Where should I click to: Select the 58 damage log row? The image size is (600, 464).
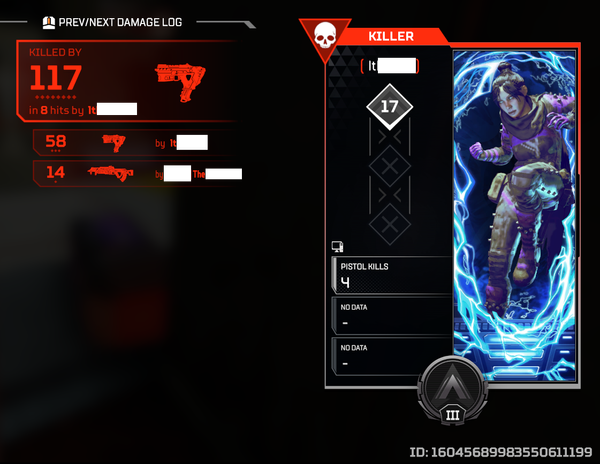point(134,143)
